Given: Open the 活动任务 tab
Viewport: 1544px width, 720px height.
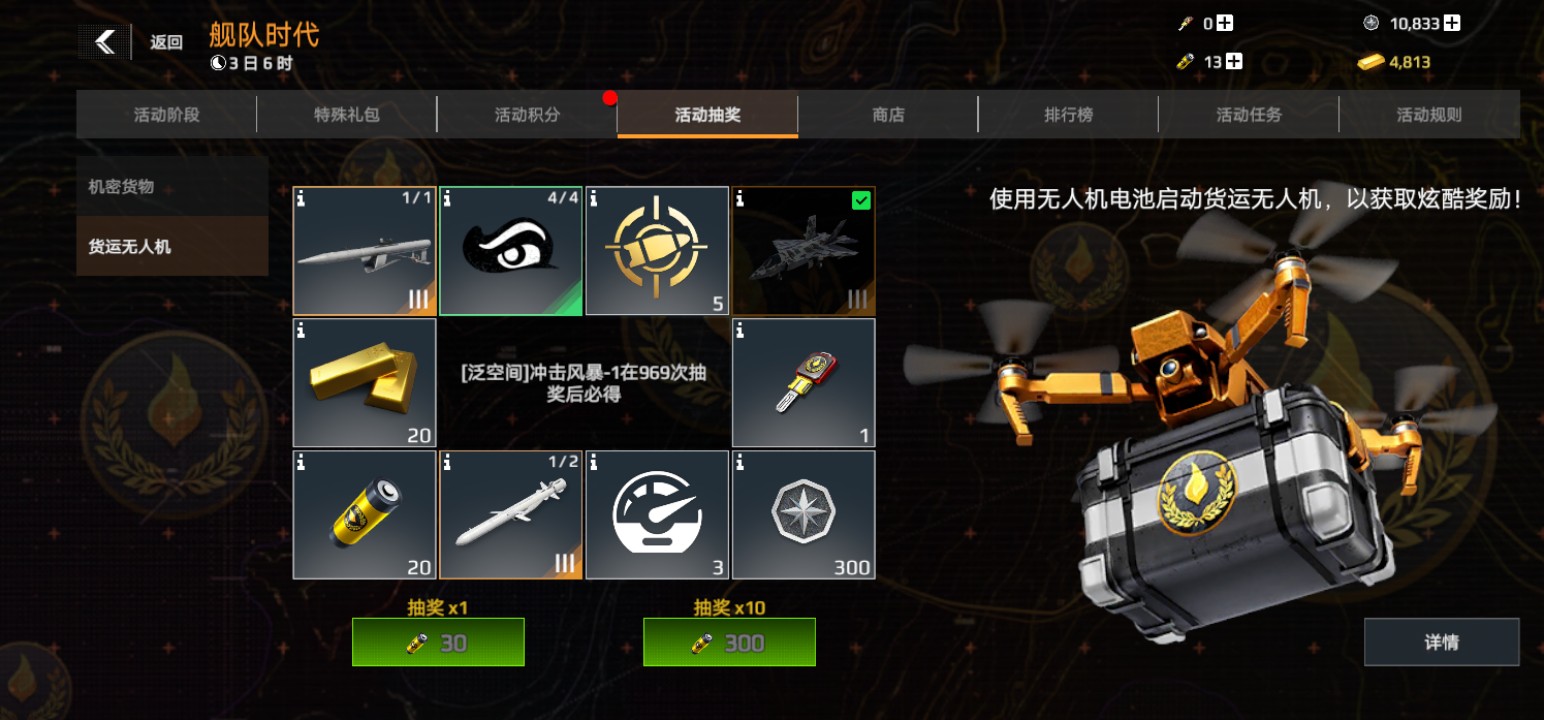Looking at the screenshot, I should click(1249, 114).
